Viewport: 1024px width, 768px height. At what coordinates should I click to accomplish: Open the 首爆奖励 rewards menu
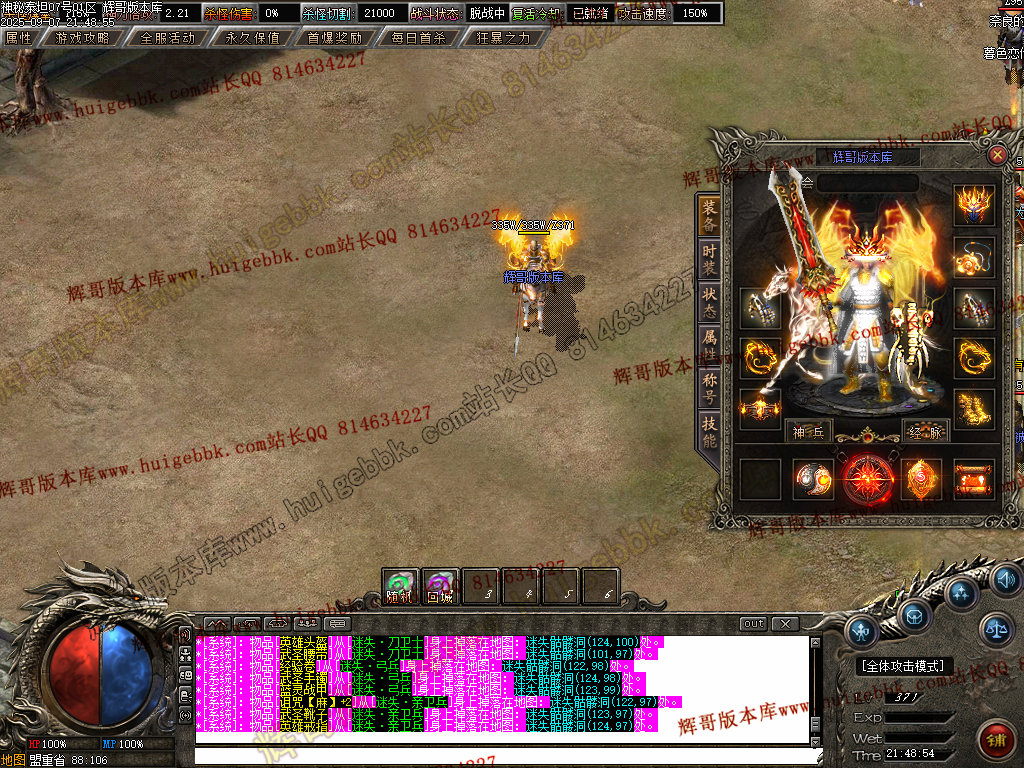coord(335,38)
